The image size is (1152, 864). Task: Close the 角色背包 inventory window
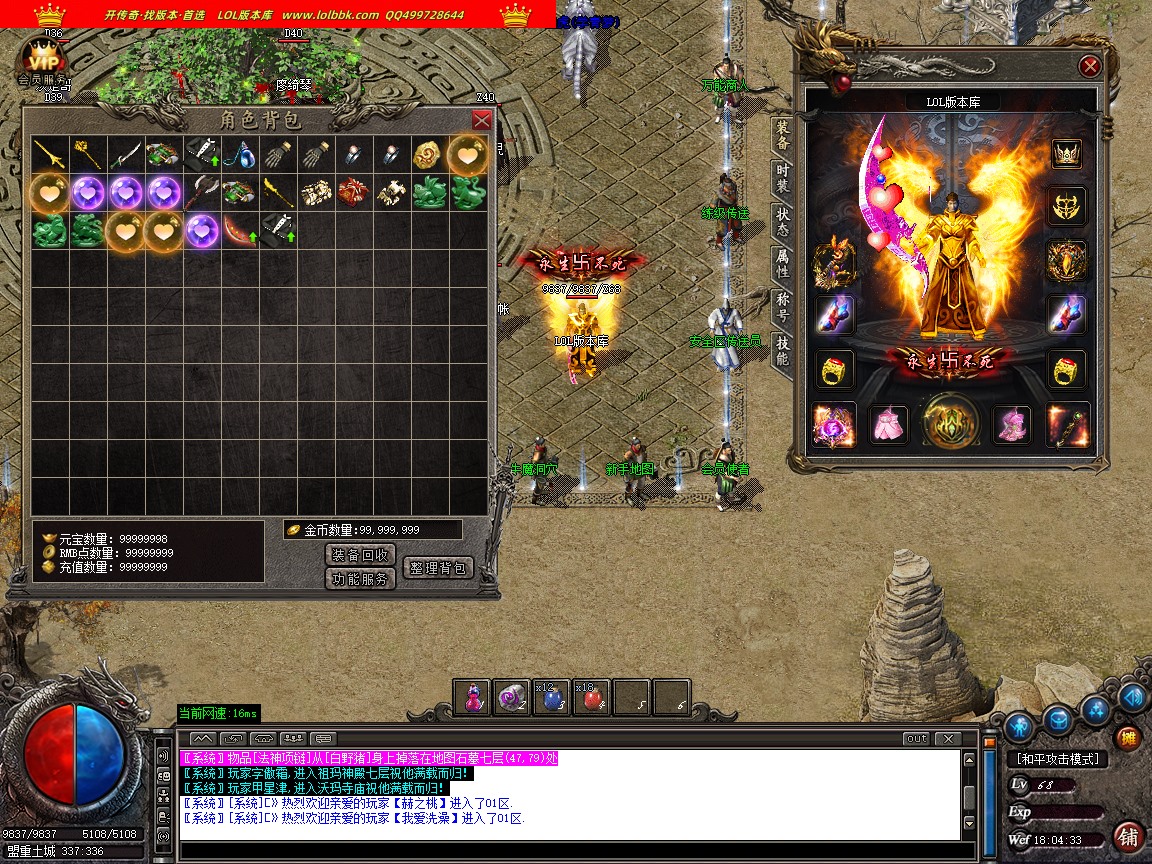(482, 120)
